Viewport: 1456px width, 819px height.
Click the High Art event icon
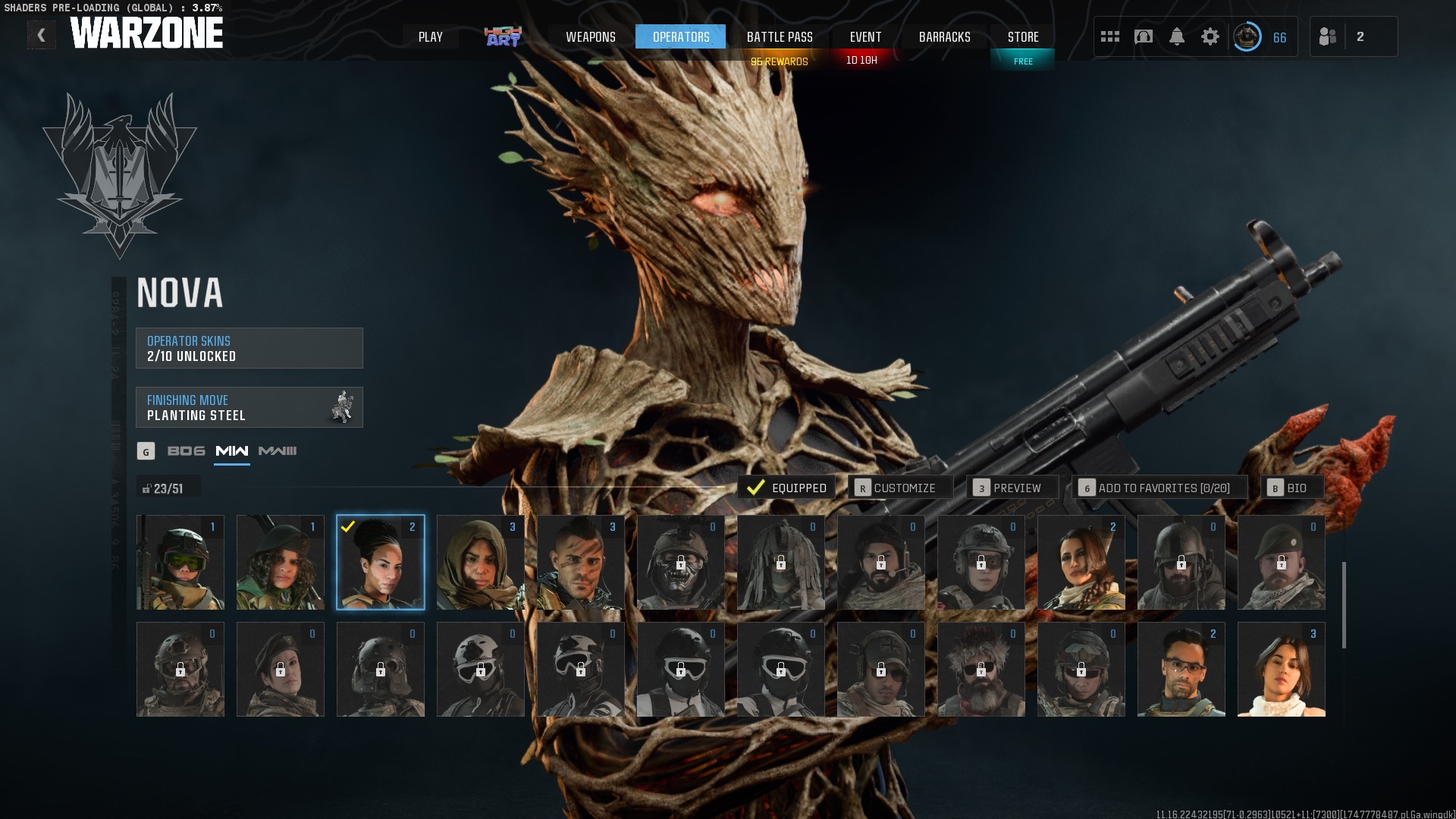pyautogui.click(x=502, y=36)
